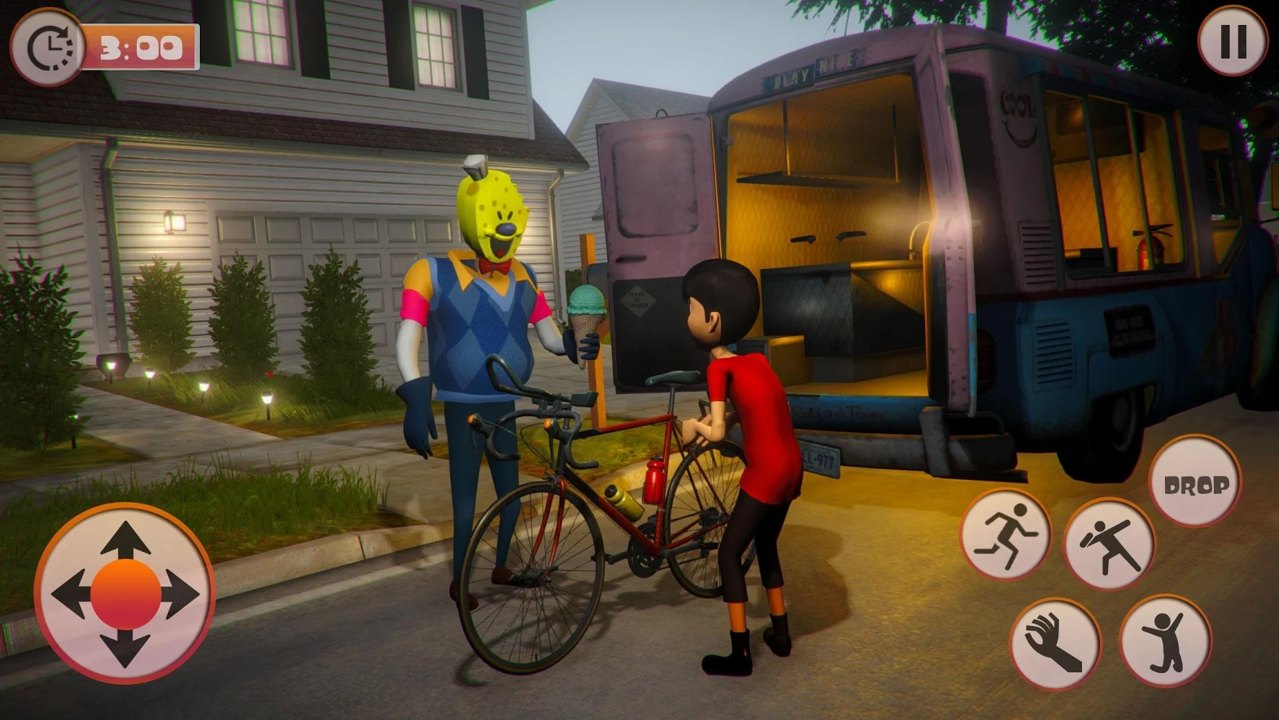Pause the game
This screenshot has height=720, width=1279.
[1232, 41]
